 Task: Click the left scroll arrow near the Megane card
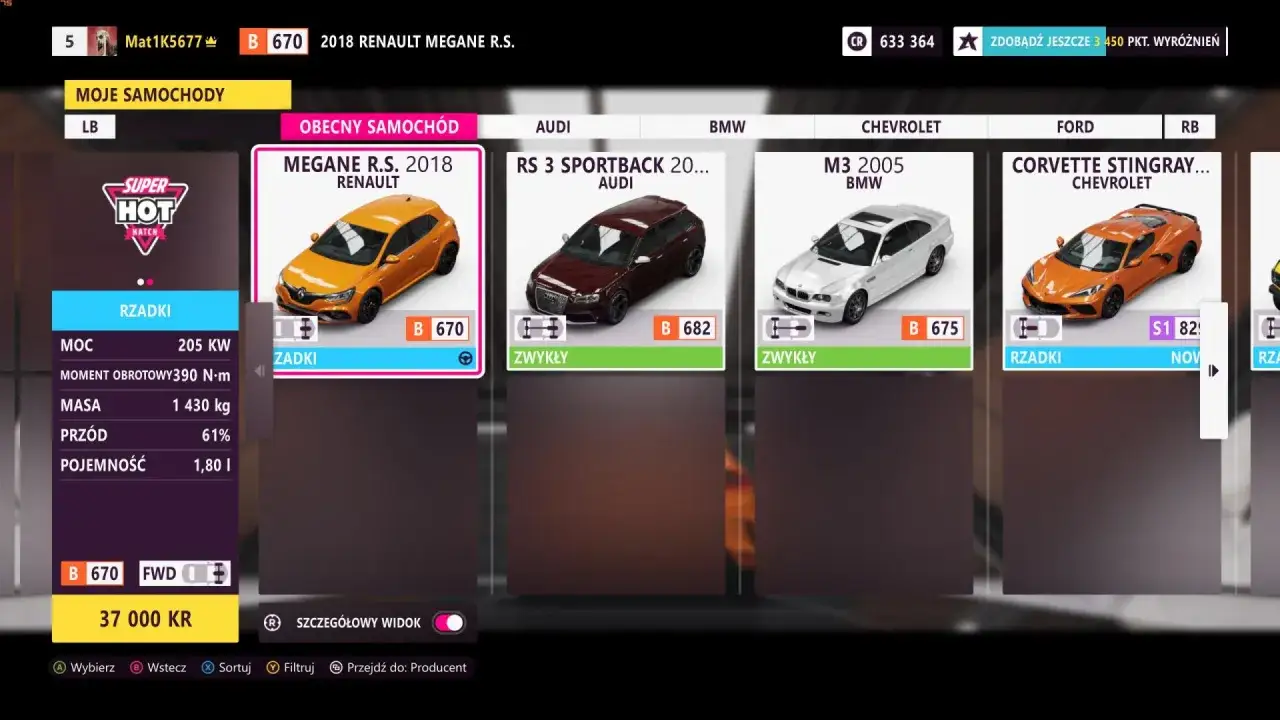point(259,370)
